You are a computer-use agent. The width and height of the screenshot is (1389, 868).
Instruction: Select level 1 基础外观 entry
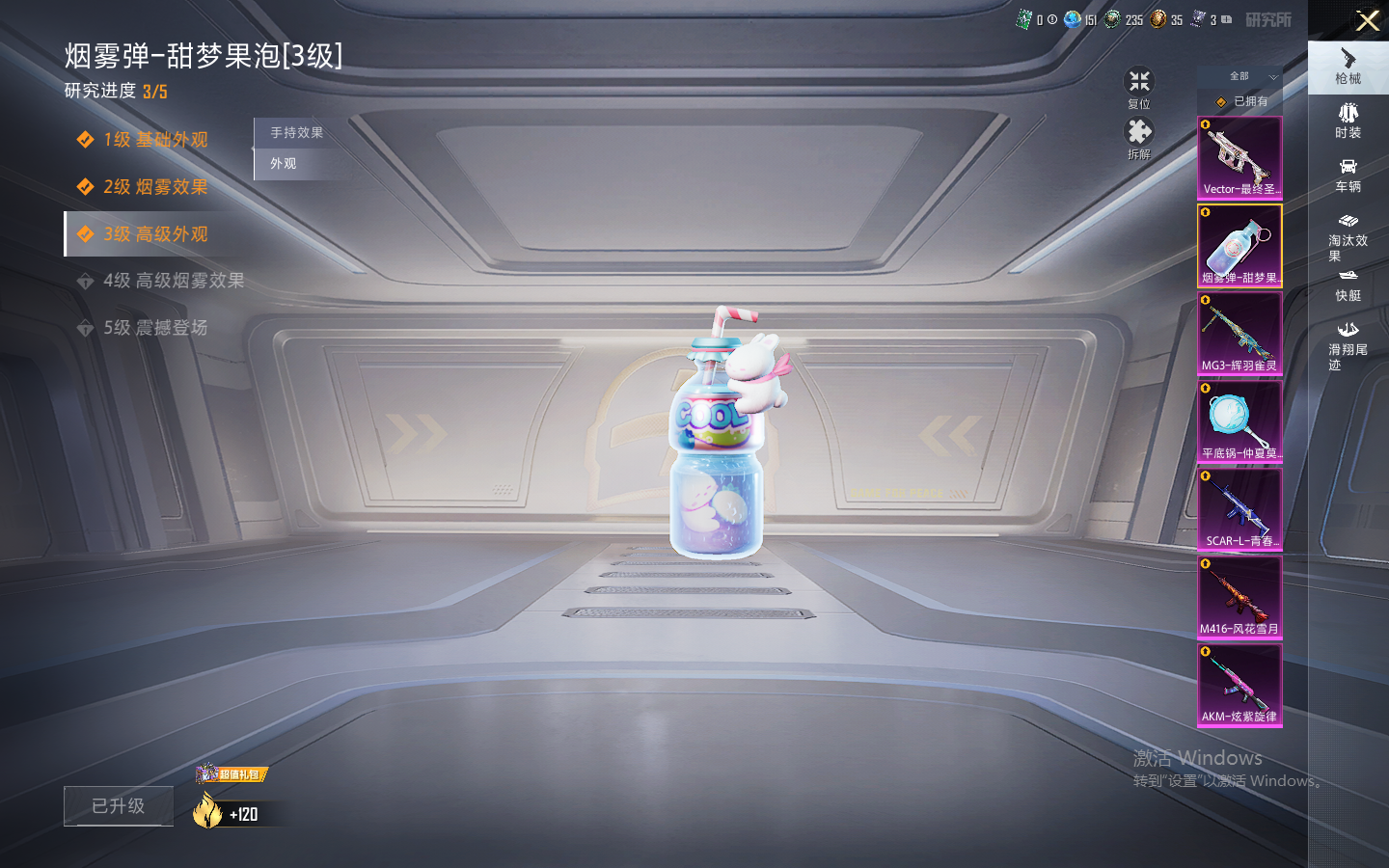tap(154, 140)
